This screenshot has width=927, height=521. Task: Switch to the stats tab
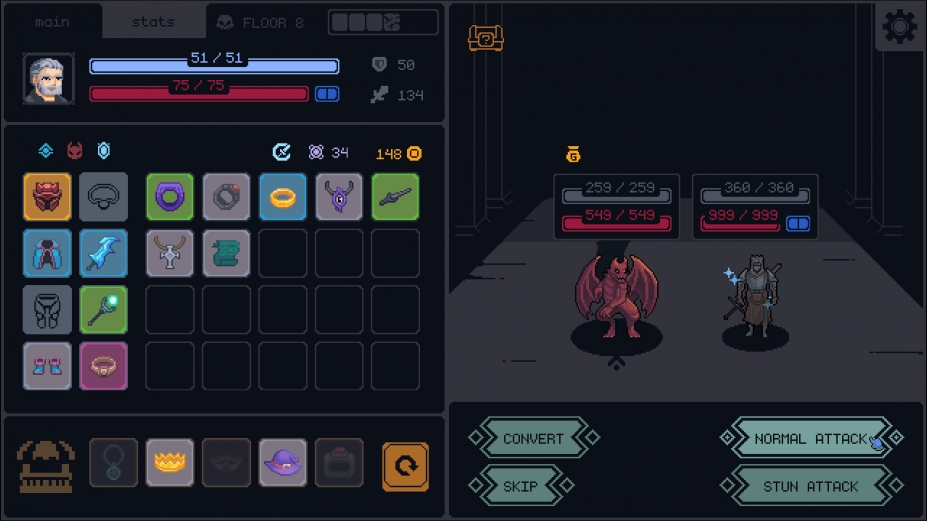tap(153, 22)
